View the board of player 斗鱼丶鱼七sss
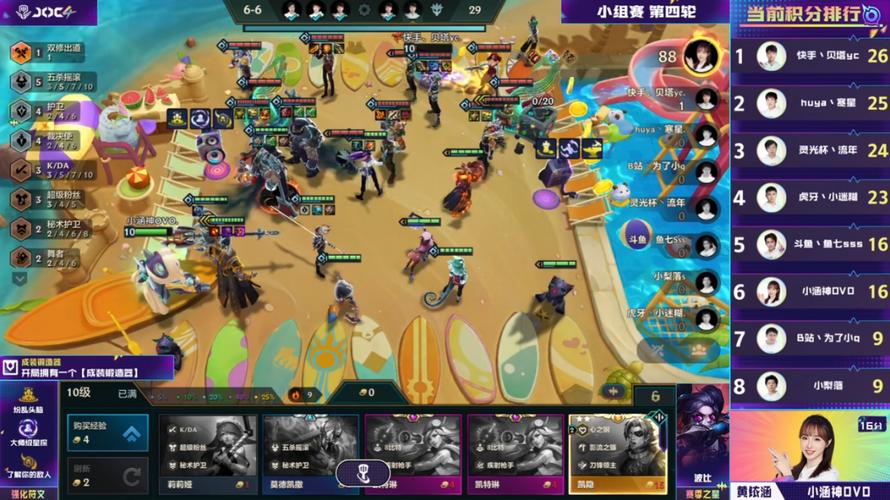Image resolution: width=890 pixels, height=500 pixels. point(706,245)
